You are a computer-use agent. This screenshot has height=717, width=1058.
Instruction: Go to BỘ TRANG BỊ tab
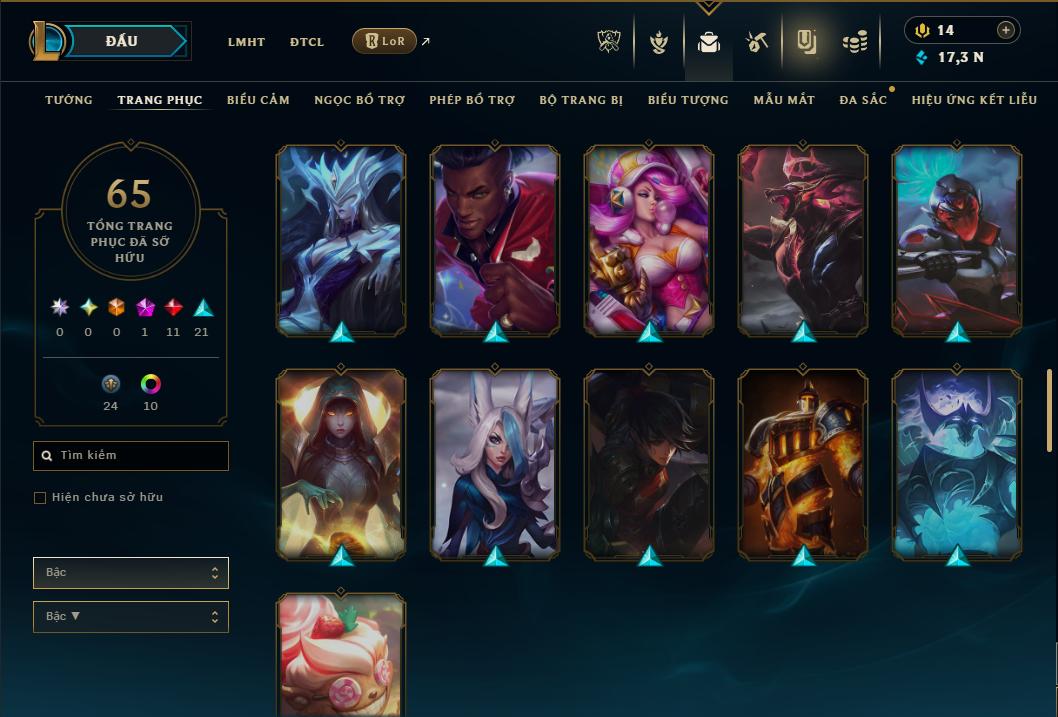pos(581,100)
